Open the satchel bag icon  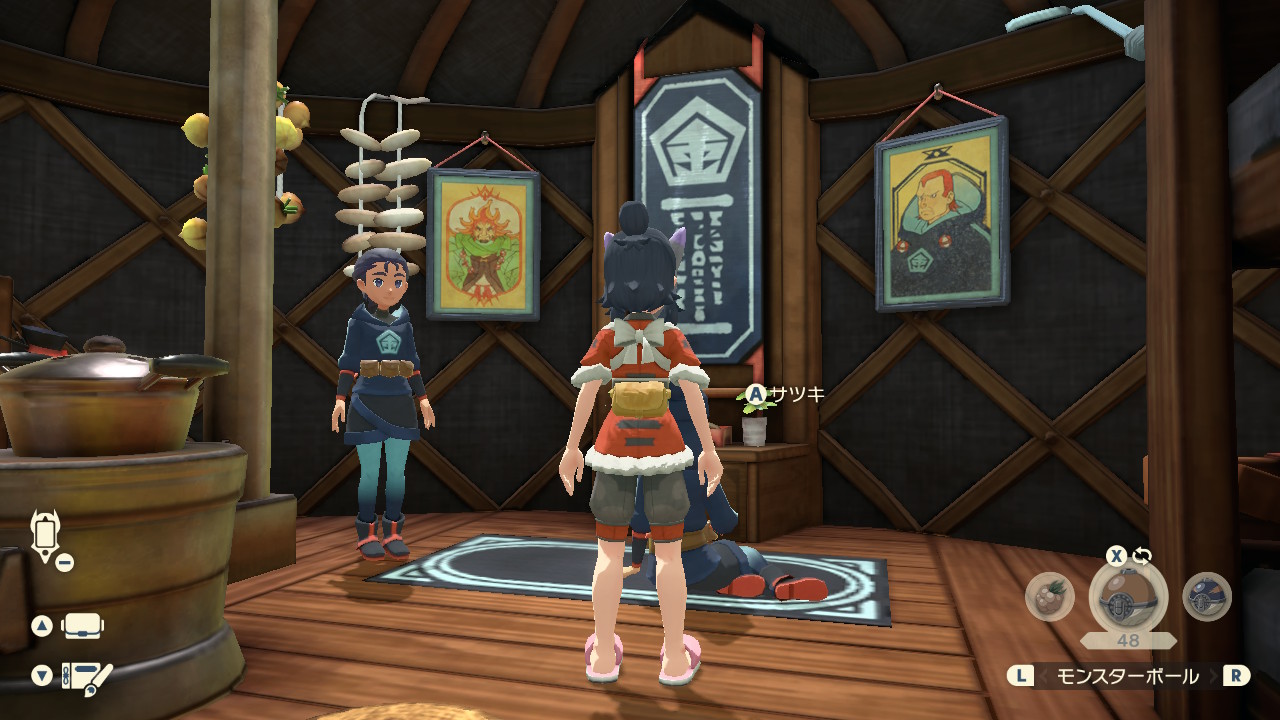[x=84, y=627]
